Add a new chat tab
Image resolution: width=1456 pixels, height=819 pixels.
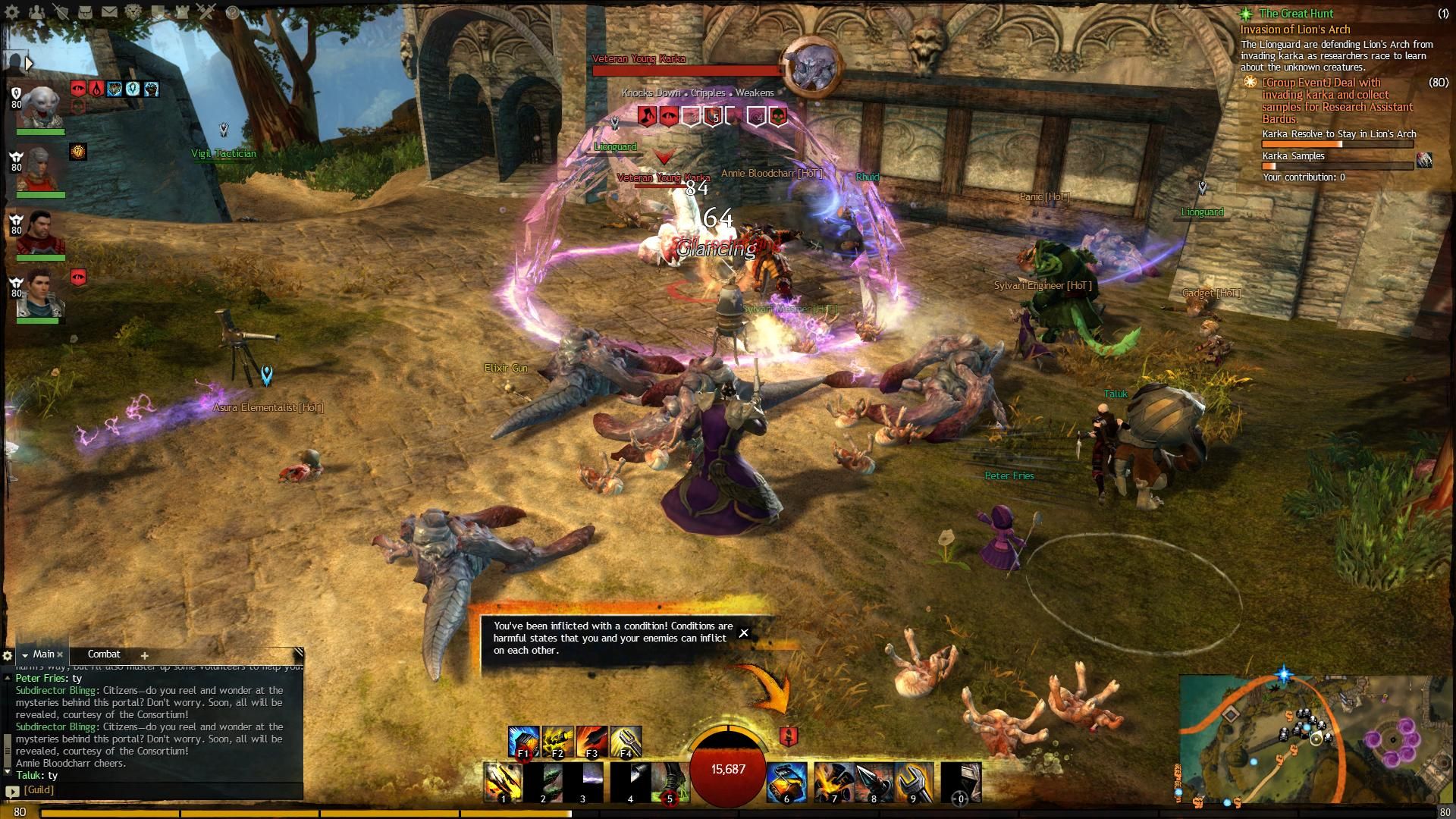(x=144, y=655)
